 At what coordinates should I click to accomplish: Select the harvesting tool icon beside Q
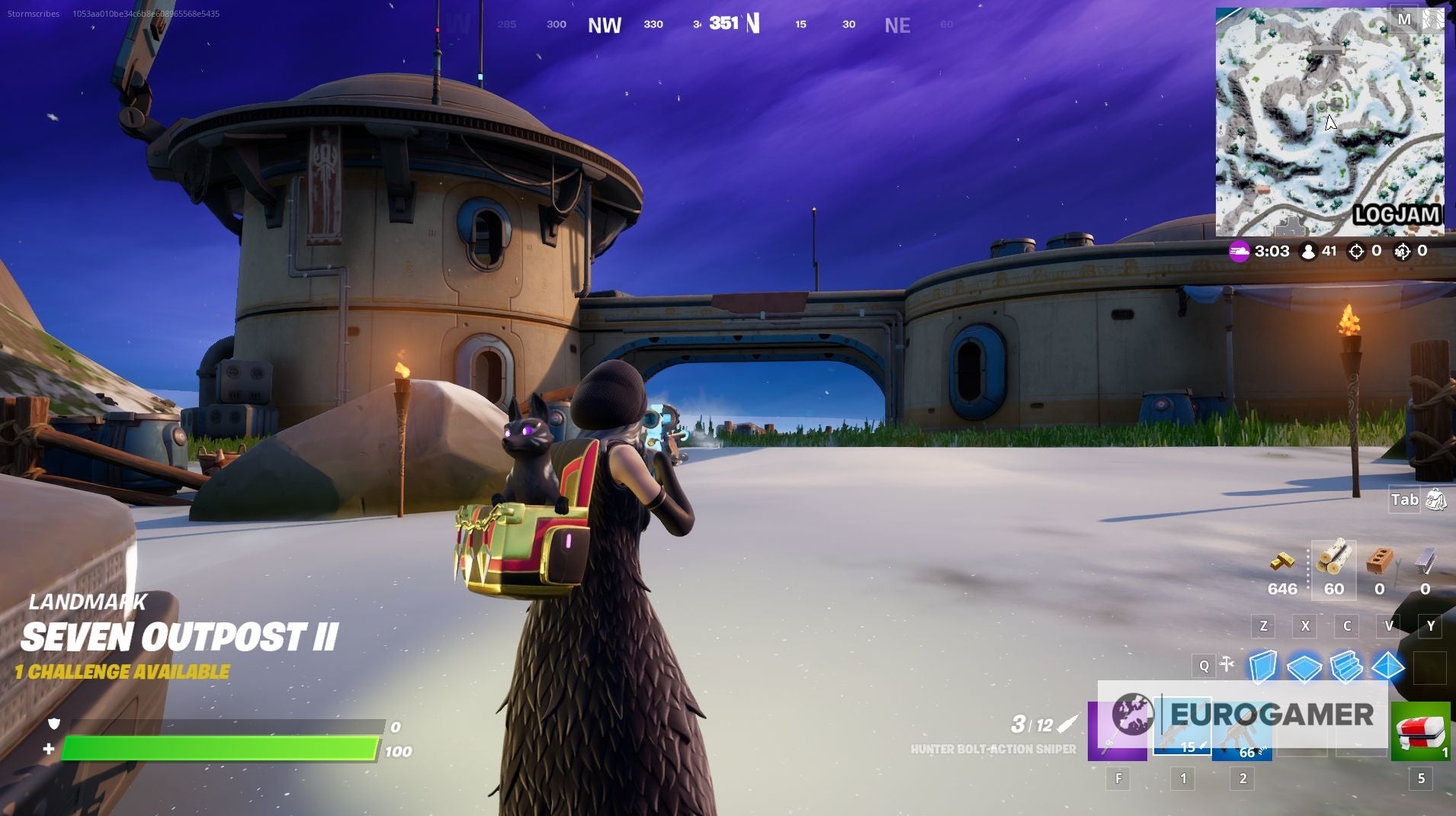click(x=1226, y=665)
